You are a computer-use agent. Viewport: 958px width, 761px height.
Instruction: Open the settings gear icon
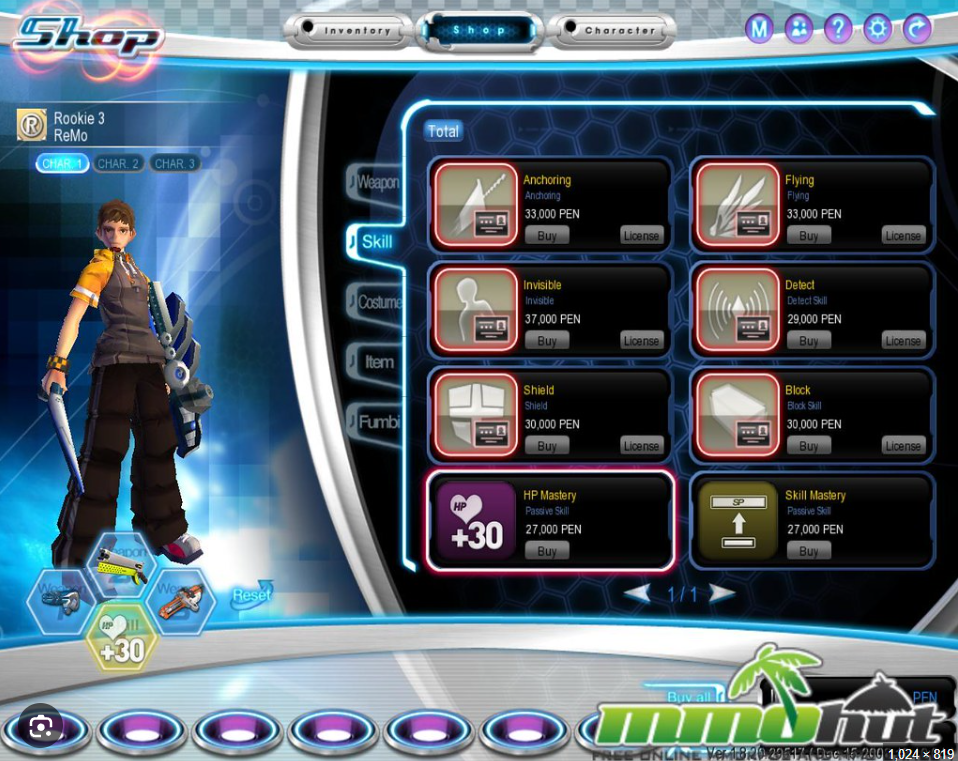coord(878,29)
